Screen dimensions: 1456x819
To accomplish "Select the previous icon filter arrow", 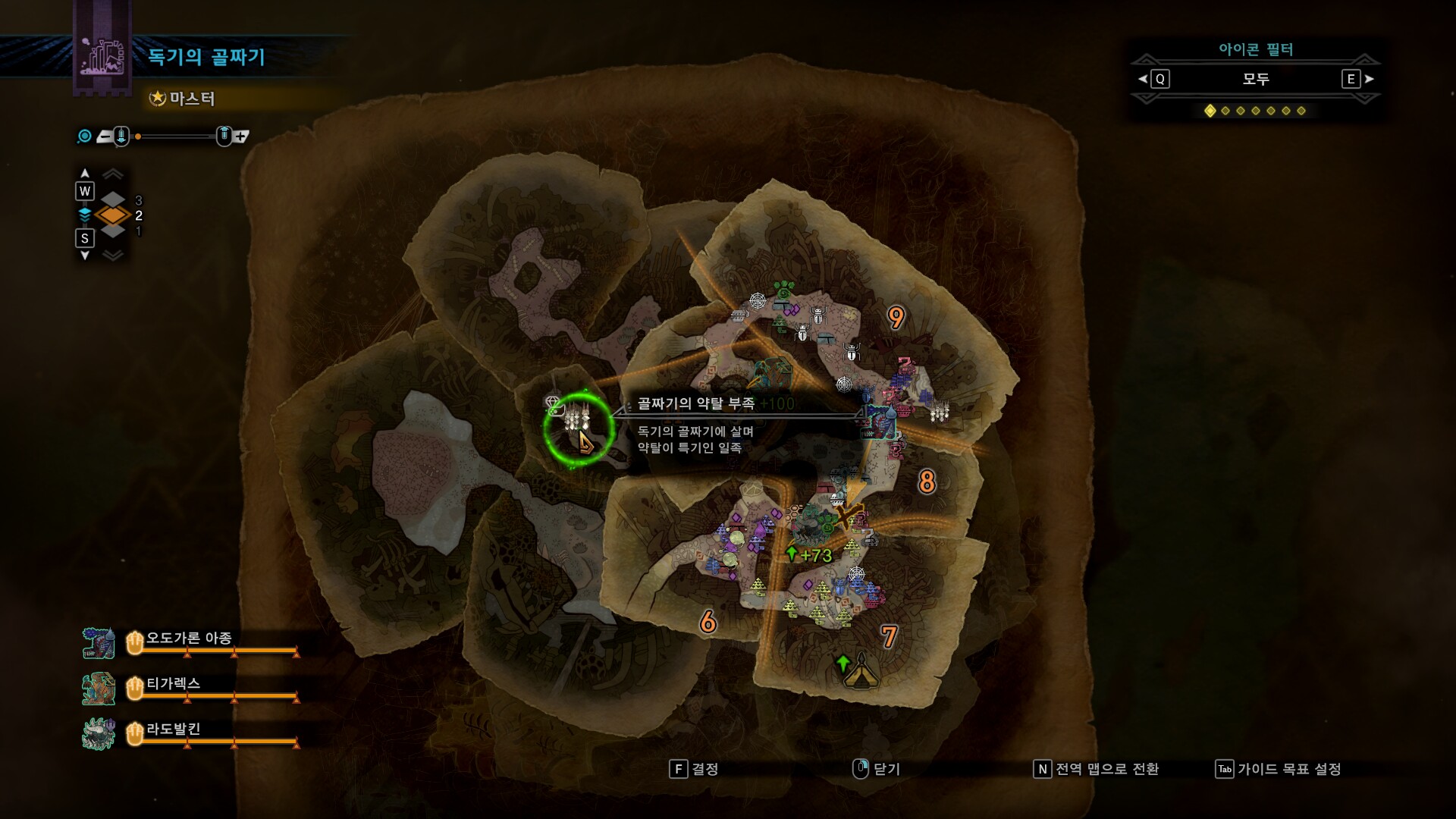I will pyautogui.click(x=1144, y=79).
